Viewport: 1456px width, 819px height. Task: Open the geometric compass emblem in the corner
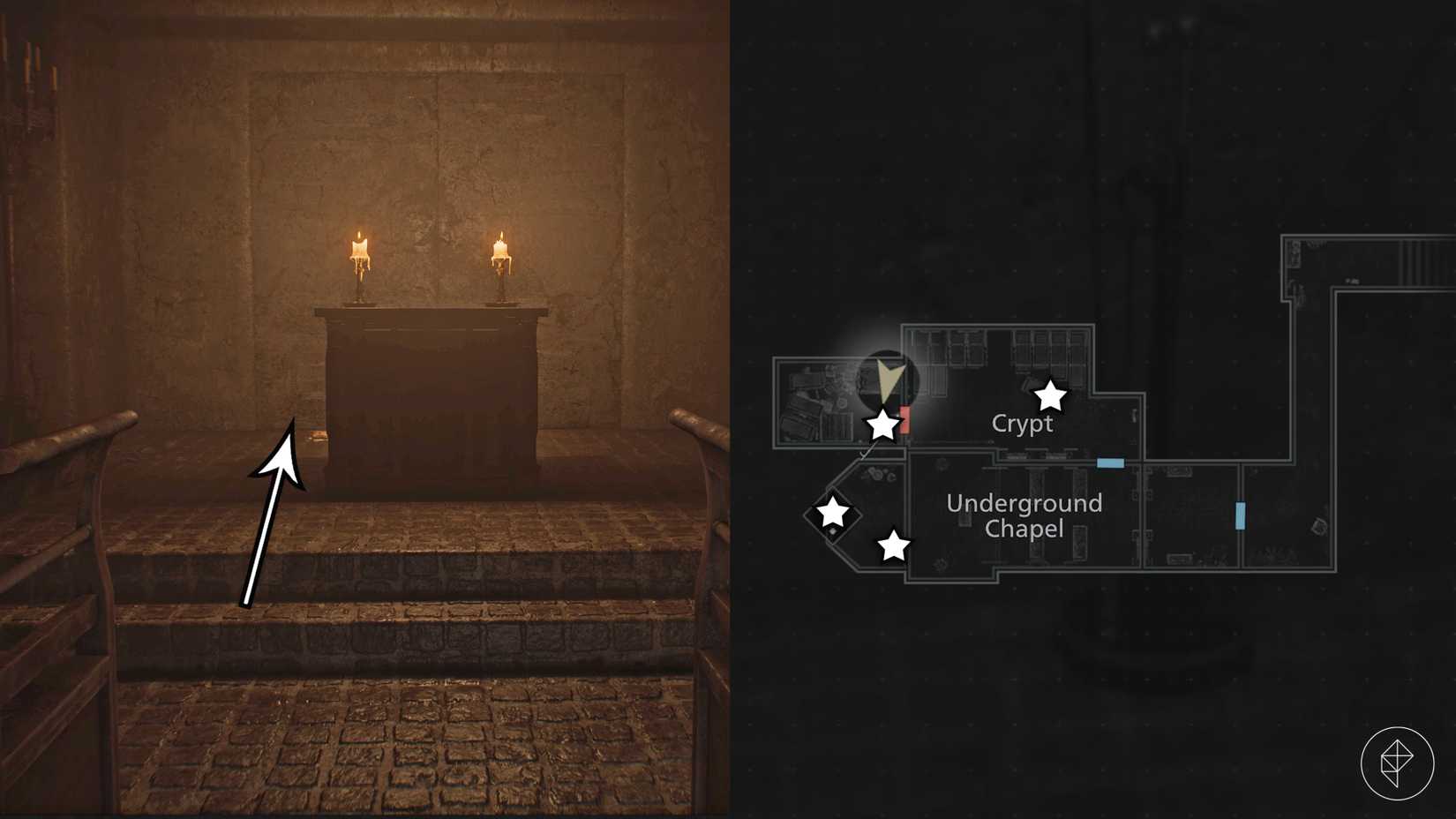point(1400,764)
